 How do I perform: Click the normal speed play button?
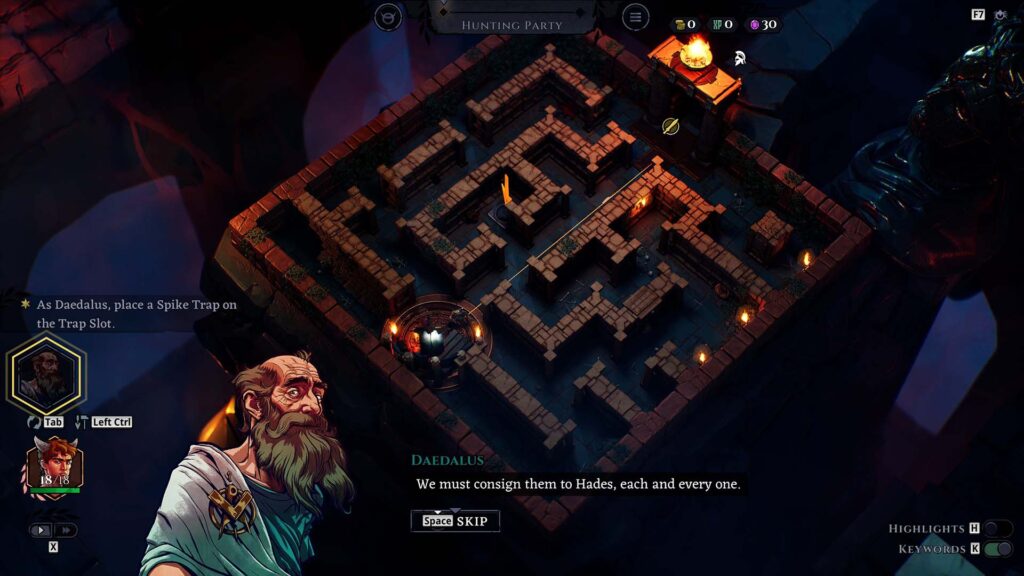(42, 530)
